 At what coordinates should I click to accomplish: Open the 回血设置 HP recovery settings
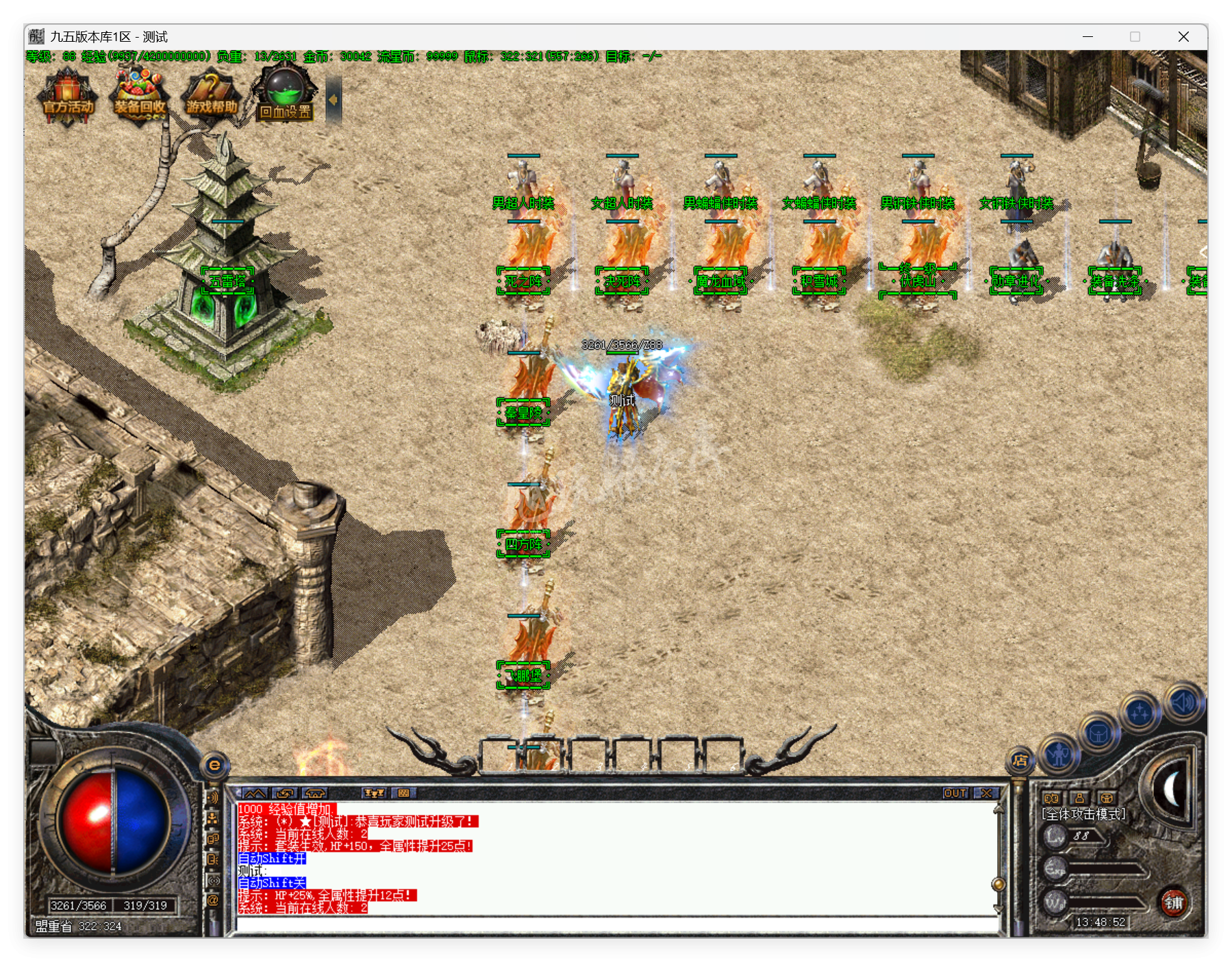pos(285,98)
